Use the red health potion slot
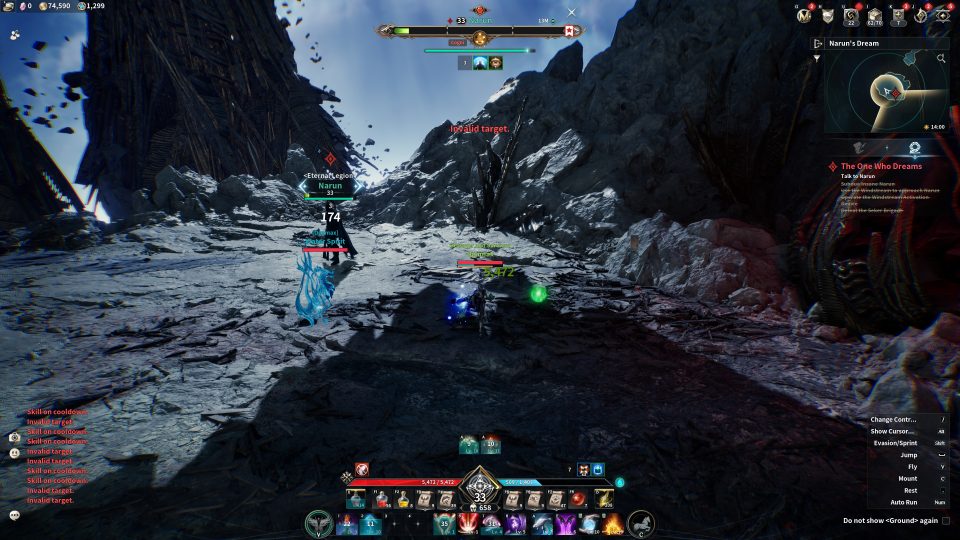The width and height of the screenshot is (960, 540). pos(381,498)
